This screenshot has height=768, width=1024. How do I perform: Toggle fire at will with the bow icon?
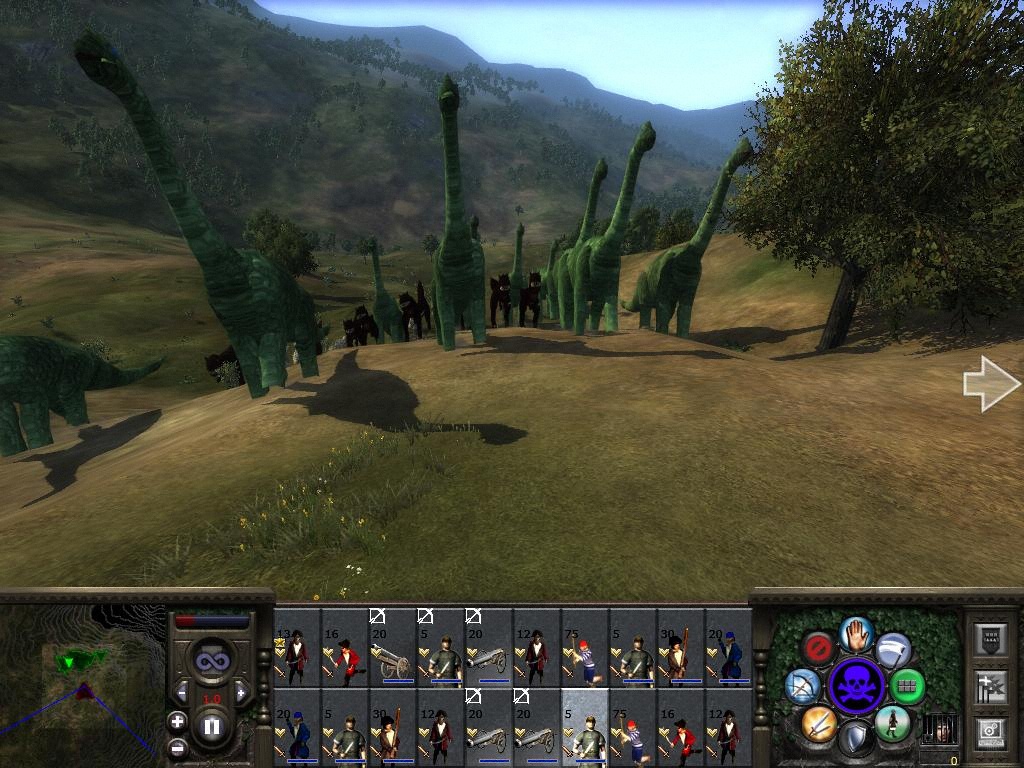803,686
